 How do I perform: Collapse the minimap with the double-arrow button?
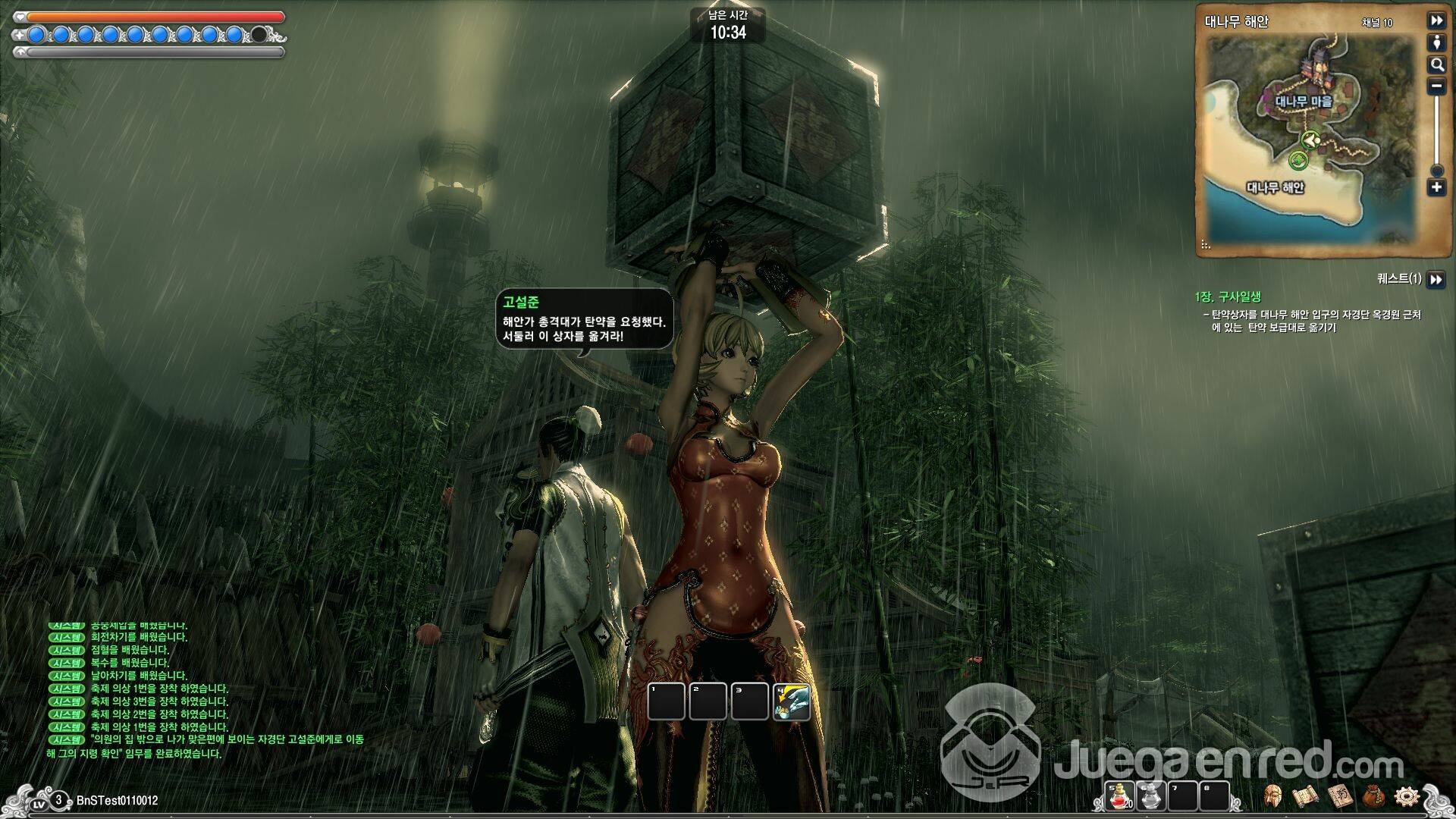pyautogui.click(x=1436, y=20)
